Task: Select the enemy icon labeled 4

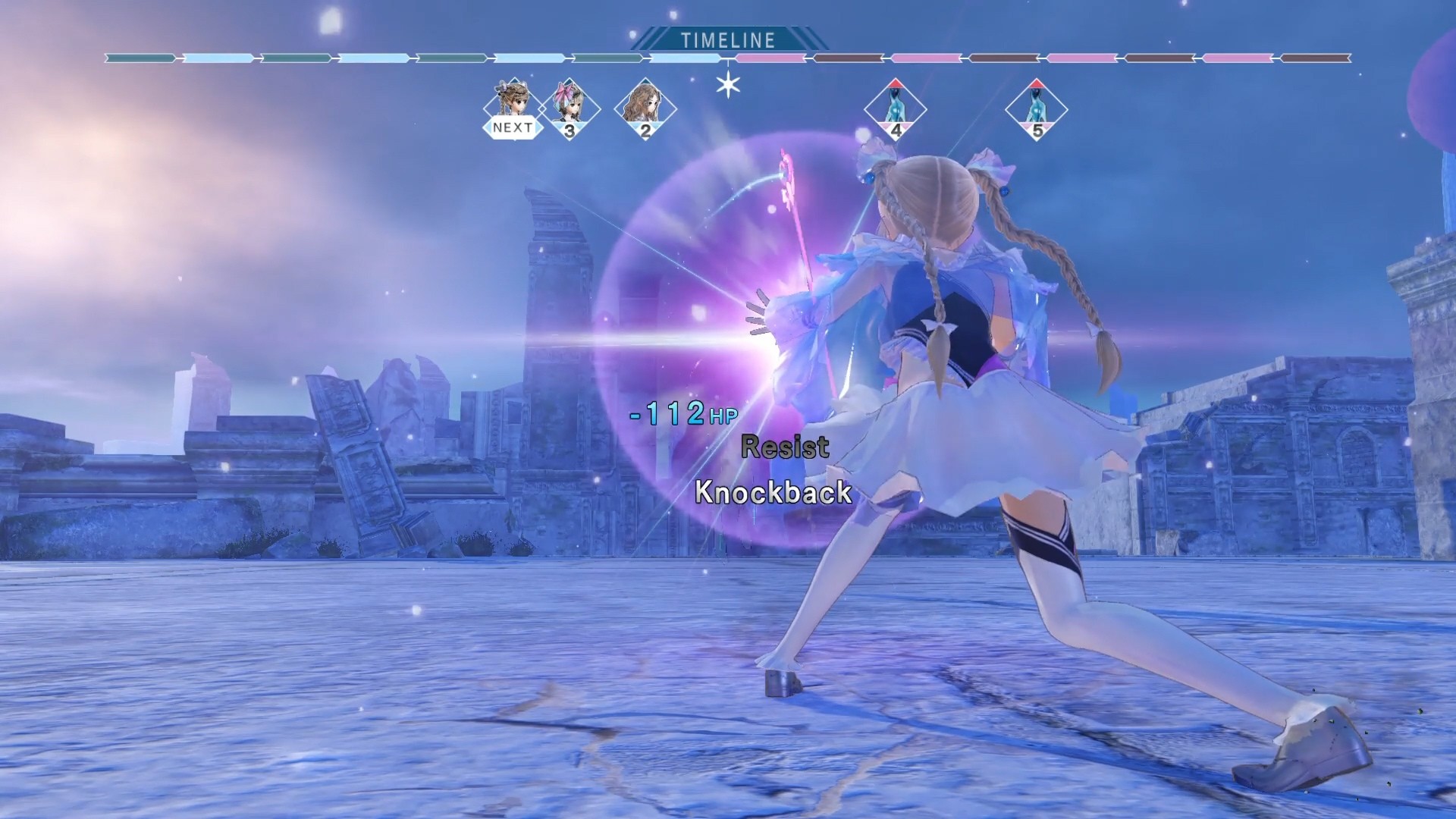Action: (x=896, y=110)
